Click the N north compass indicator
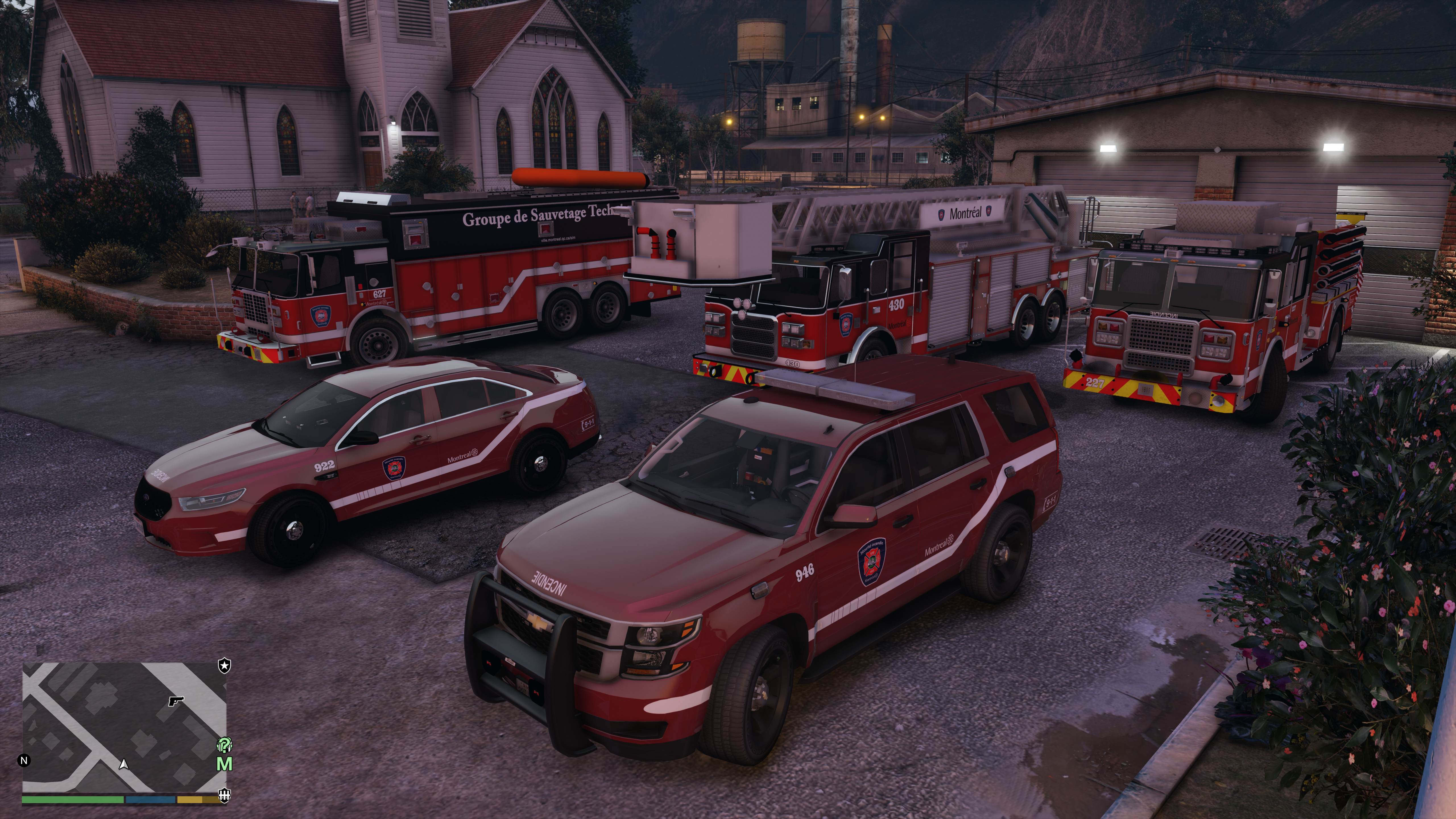 point(24,760)
